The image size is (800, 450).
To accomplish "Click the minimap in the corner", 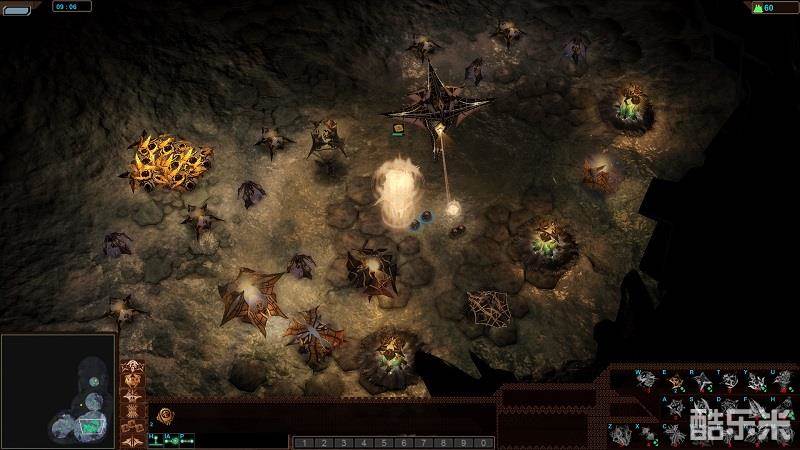I will 59,391.
